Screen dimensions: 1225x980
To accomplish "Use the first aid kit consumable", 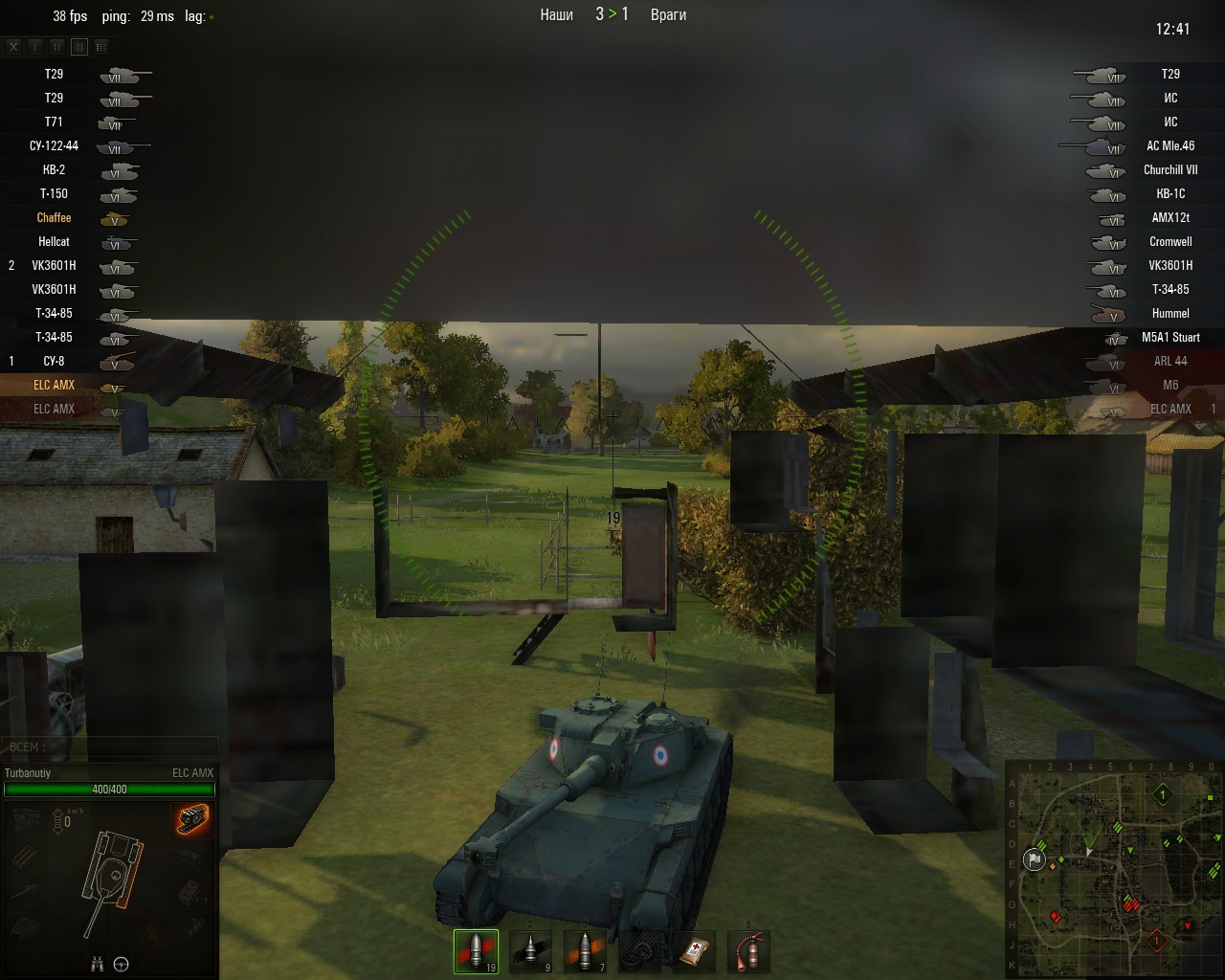I will click(694, 950).
